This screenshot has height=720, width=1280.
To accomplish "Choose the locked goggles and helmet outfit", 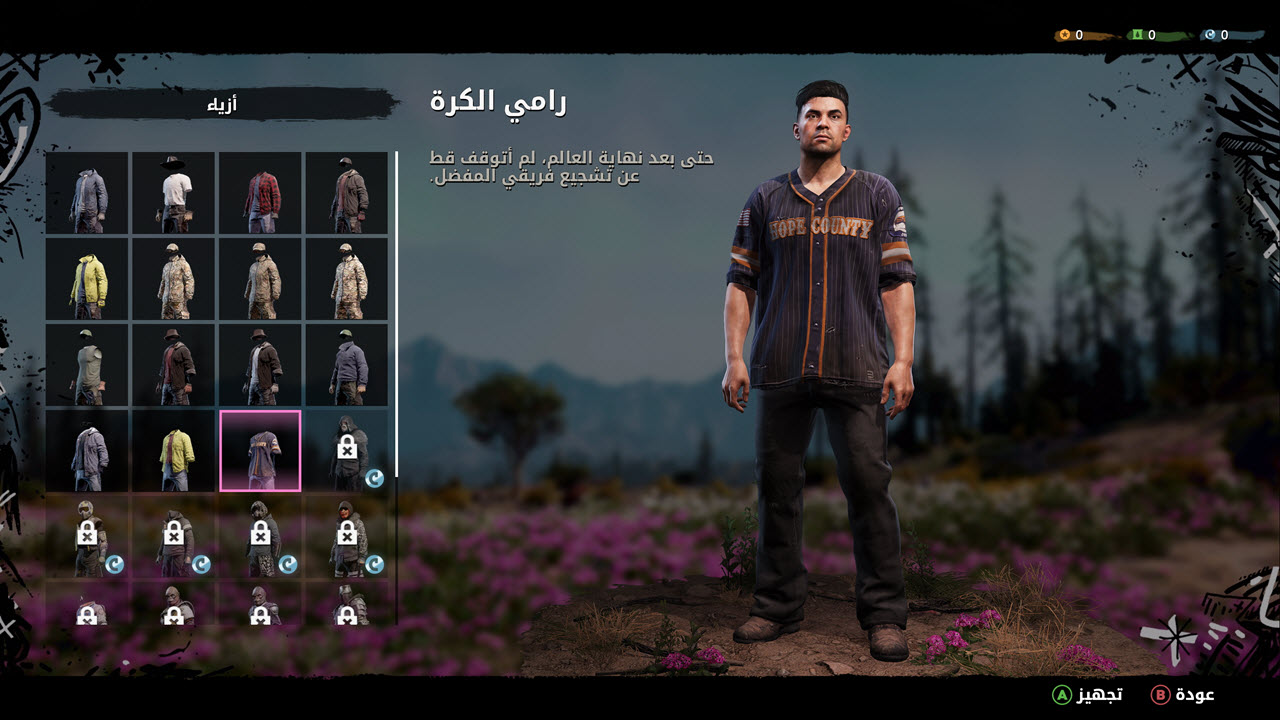I will [x=87, y=537].
